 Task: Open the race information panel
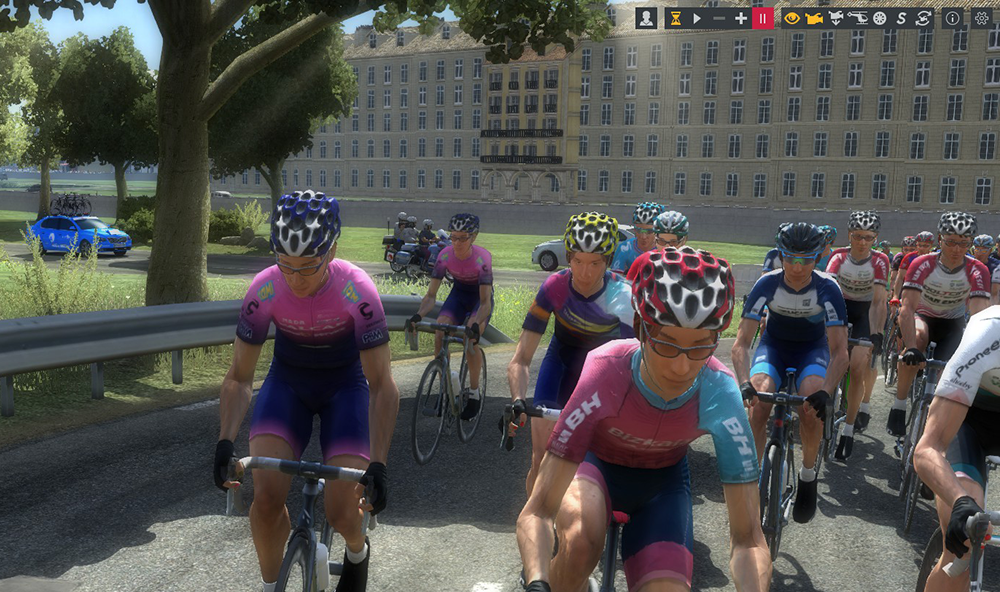tap(953, 18)
